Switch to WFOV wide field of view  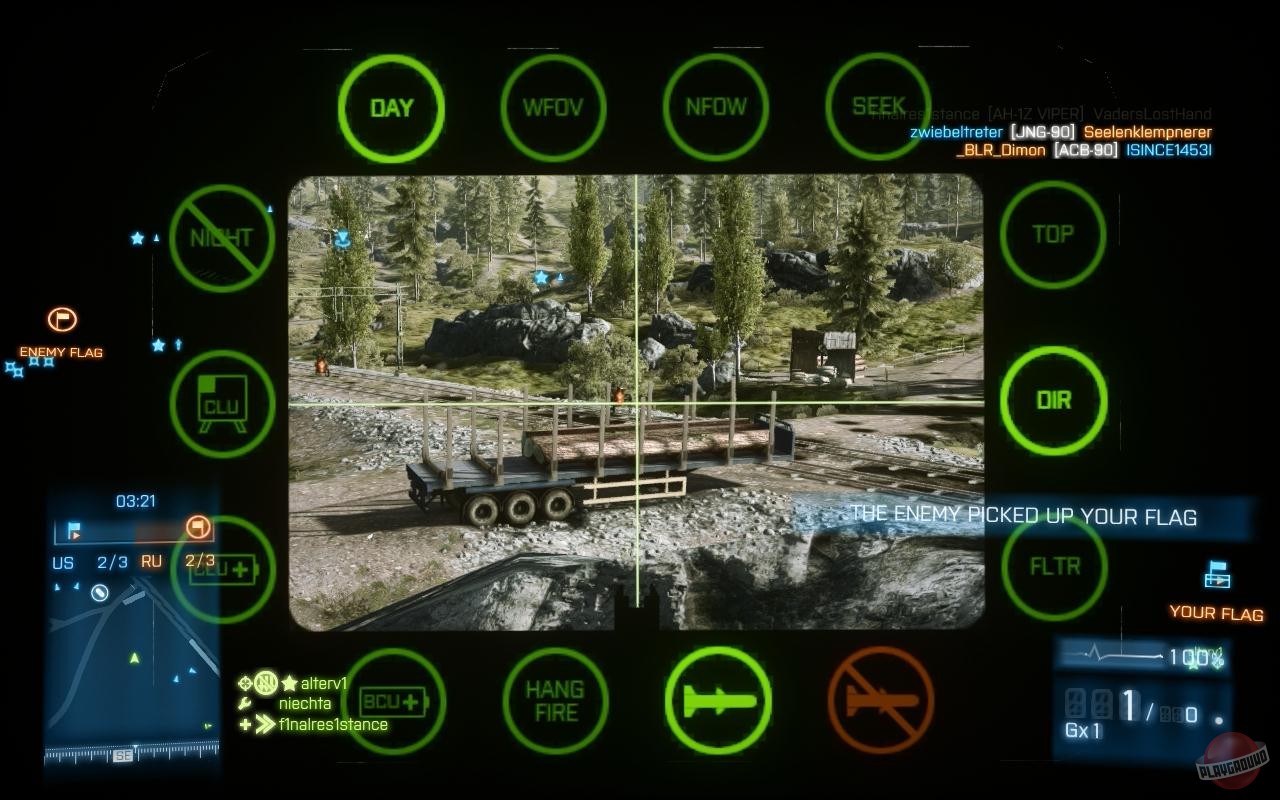pyautogui.click(x=553, y=108)
